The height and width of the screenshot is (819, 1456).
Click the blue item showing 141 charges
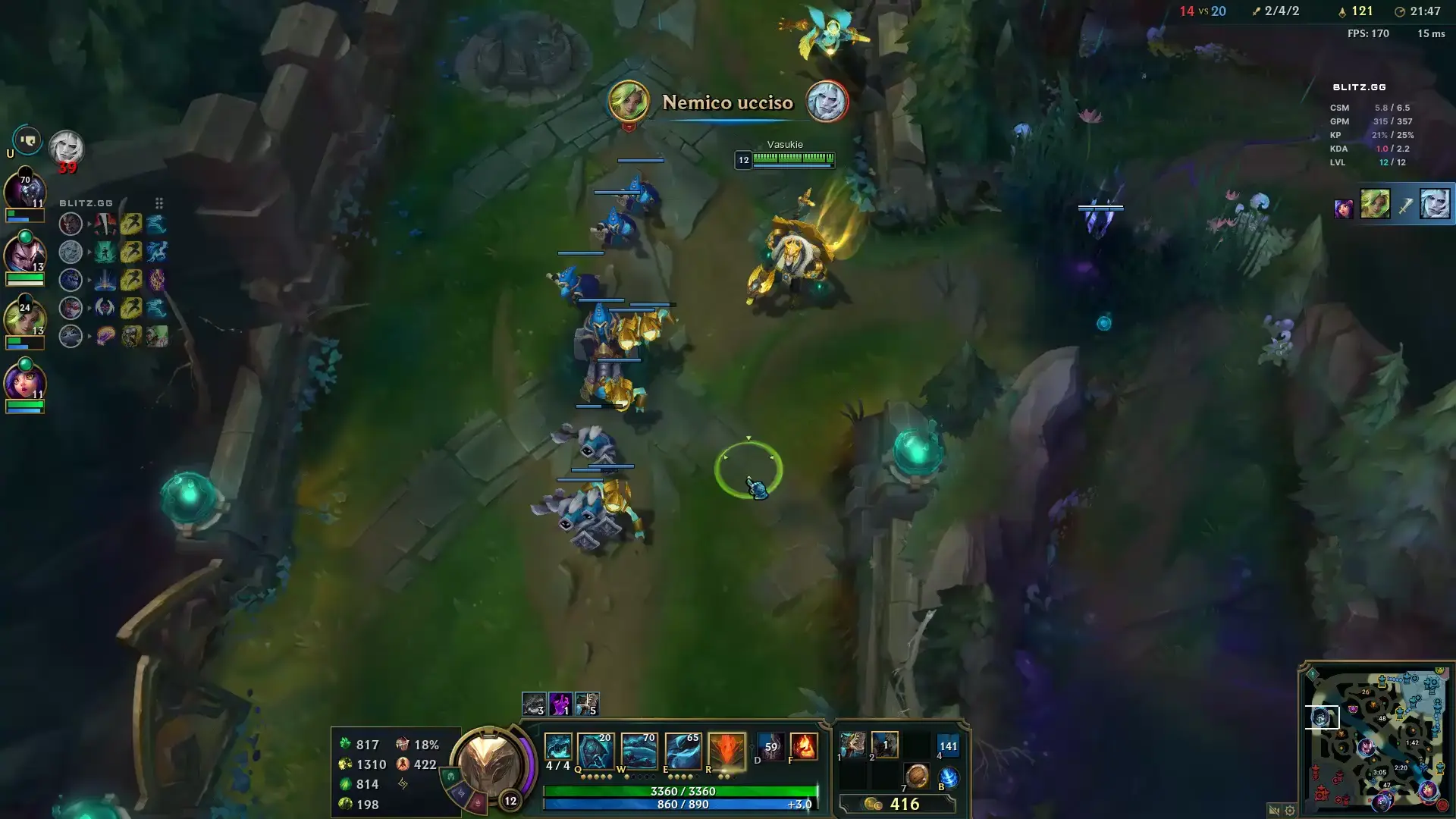tap(947, 745)
